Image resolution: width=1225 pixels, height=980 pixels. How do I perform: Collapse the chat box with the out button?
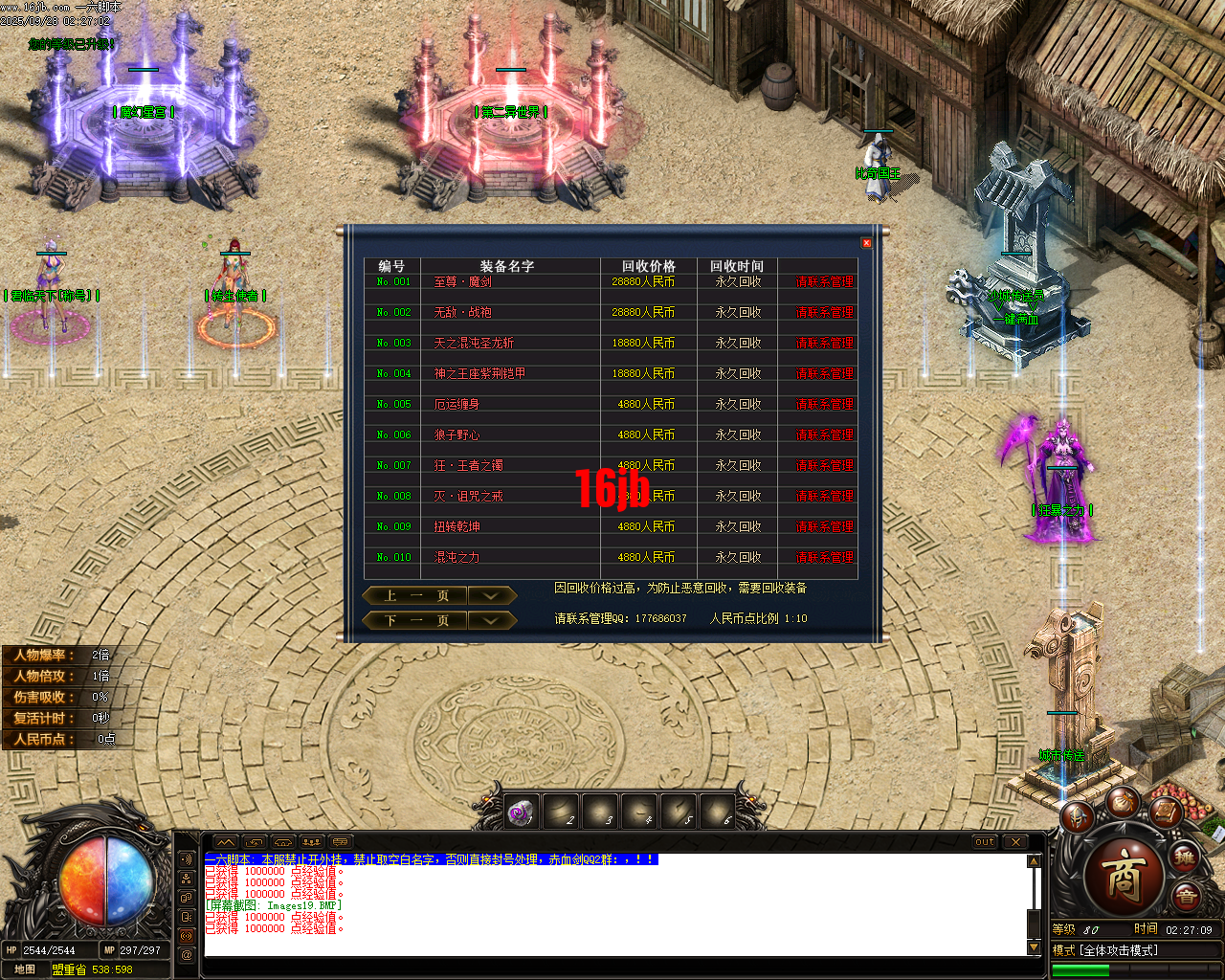pos(985,842)
